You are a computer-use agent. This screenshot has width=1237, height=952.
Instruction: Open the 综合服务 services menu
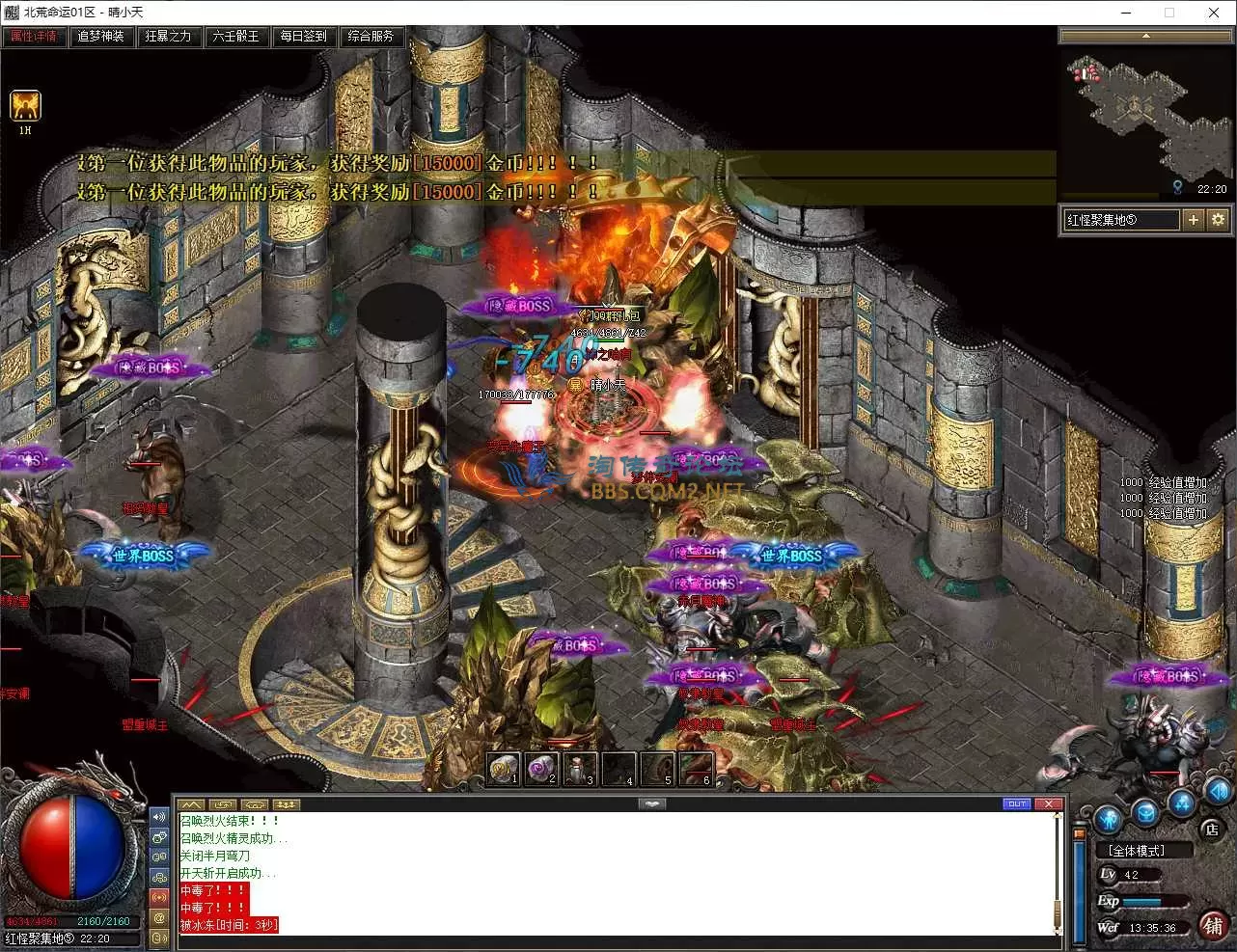point(371,37)
